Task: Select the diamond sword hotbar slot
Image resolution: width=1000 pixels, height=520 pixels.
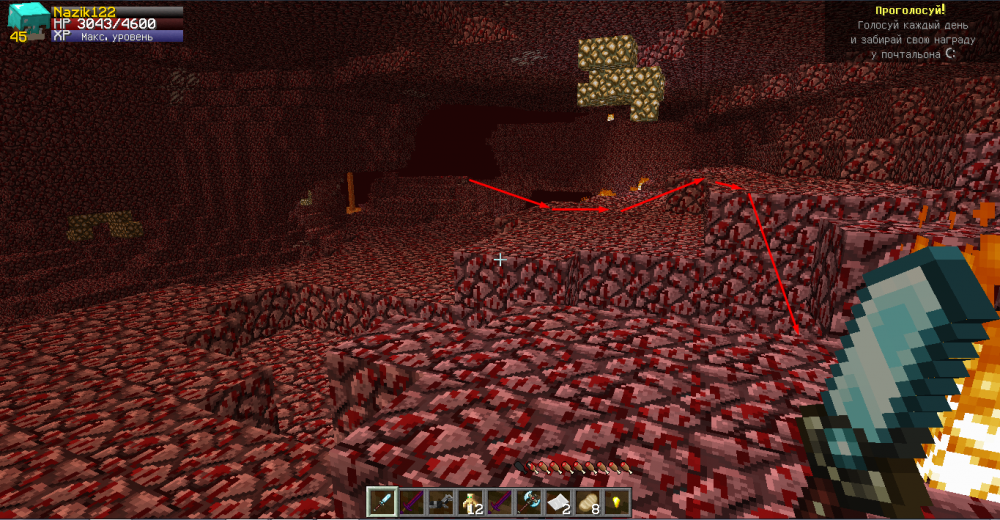Action: tap(382, 500)
